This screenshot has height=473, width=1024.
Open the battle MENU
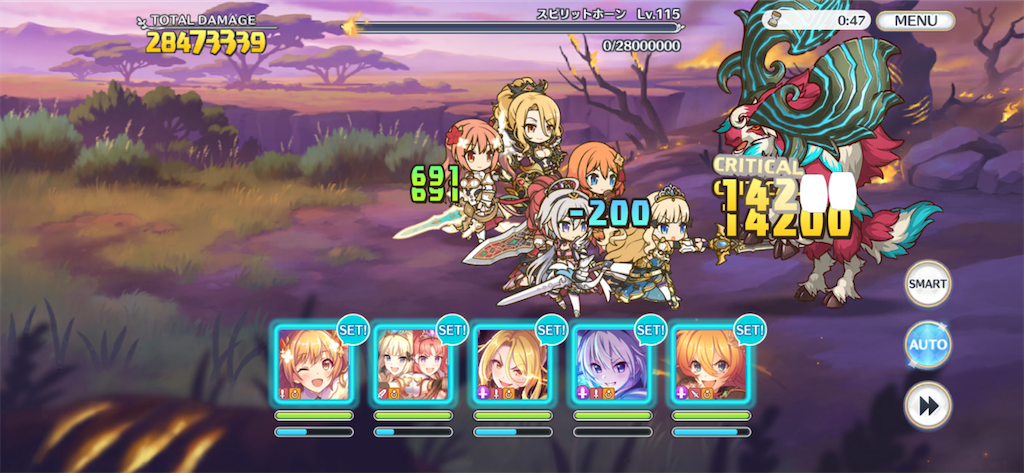(x=915, y=20)
